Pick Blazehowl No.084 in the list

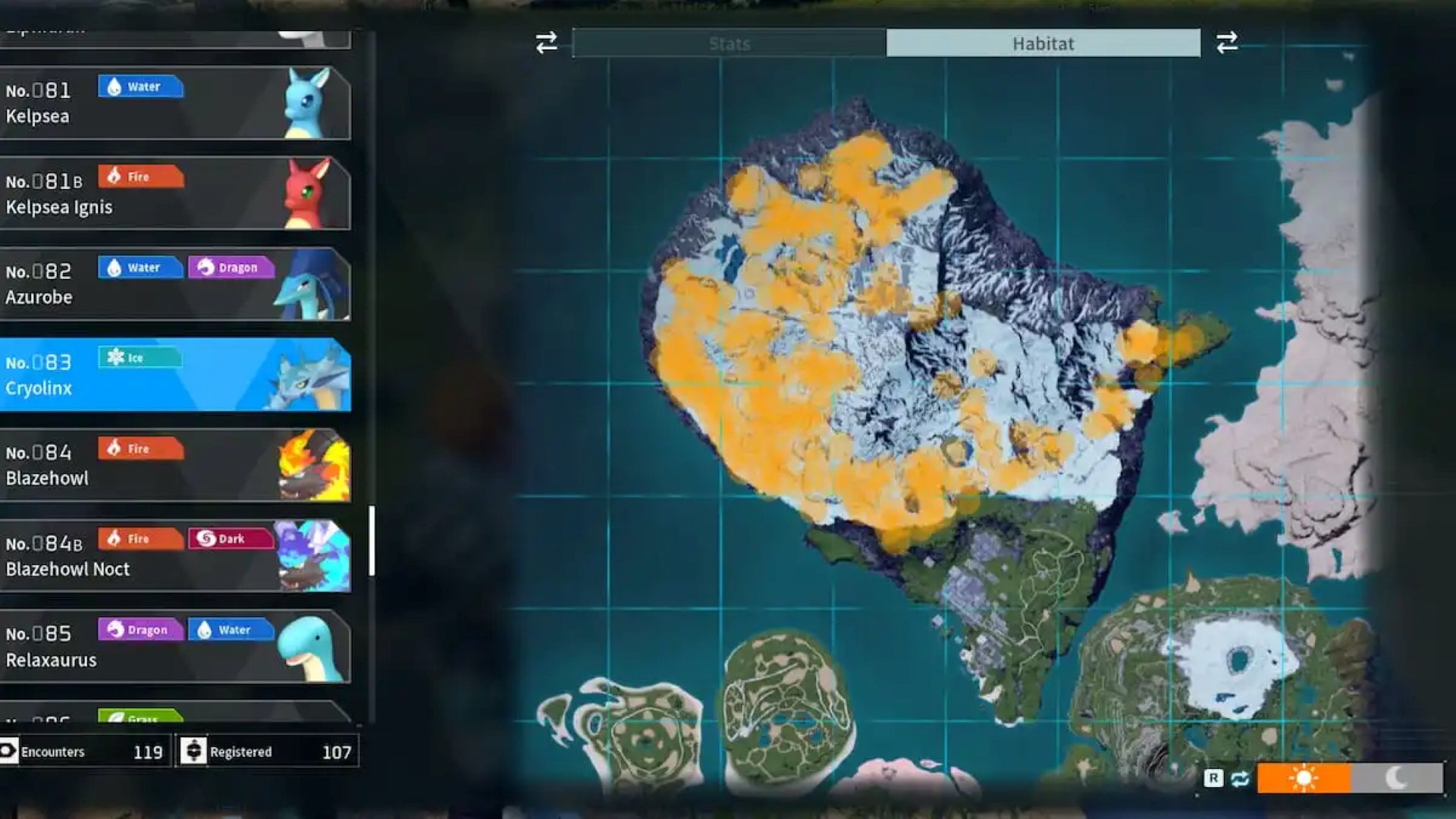tap(174, 465)
